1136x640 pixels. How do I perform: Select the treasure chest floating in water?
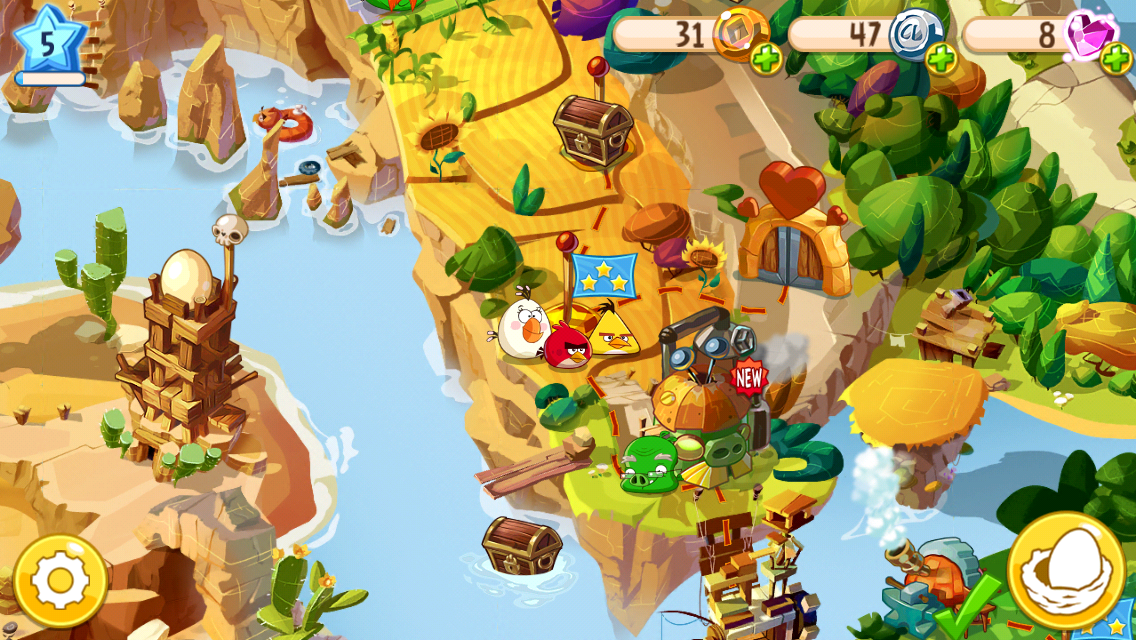click(x=521, y=545)
